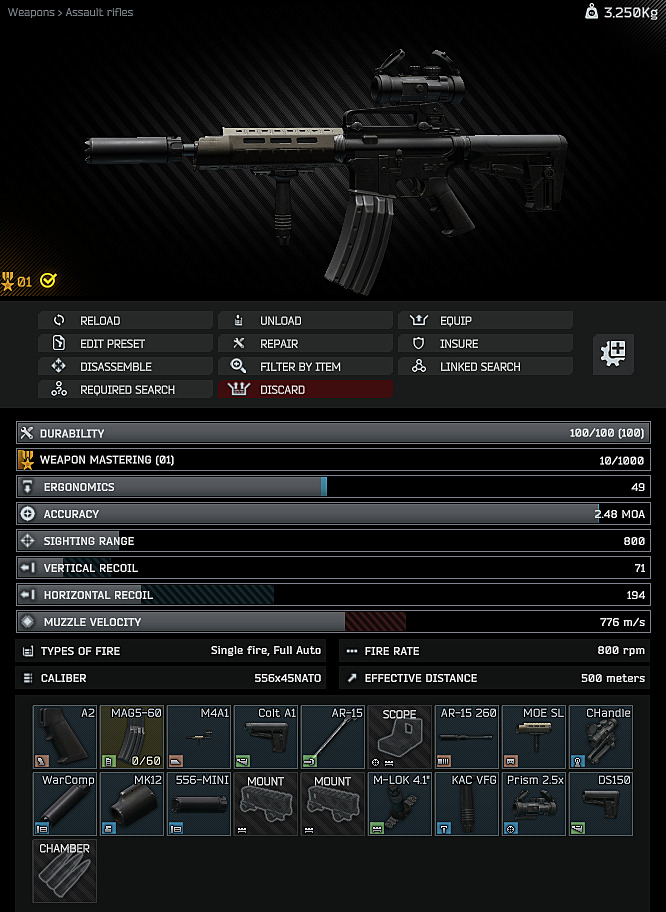
Task: Choose EDIT PRESET option
Action: pos(125,344)
